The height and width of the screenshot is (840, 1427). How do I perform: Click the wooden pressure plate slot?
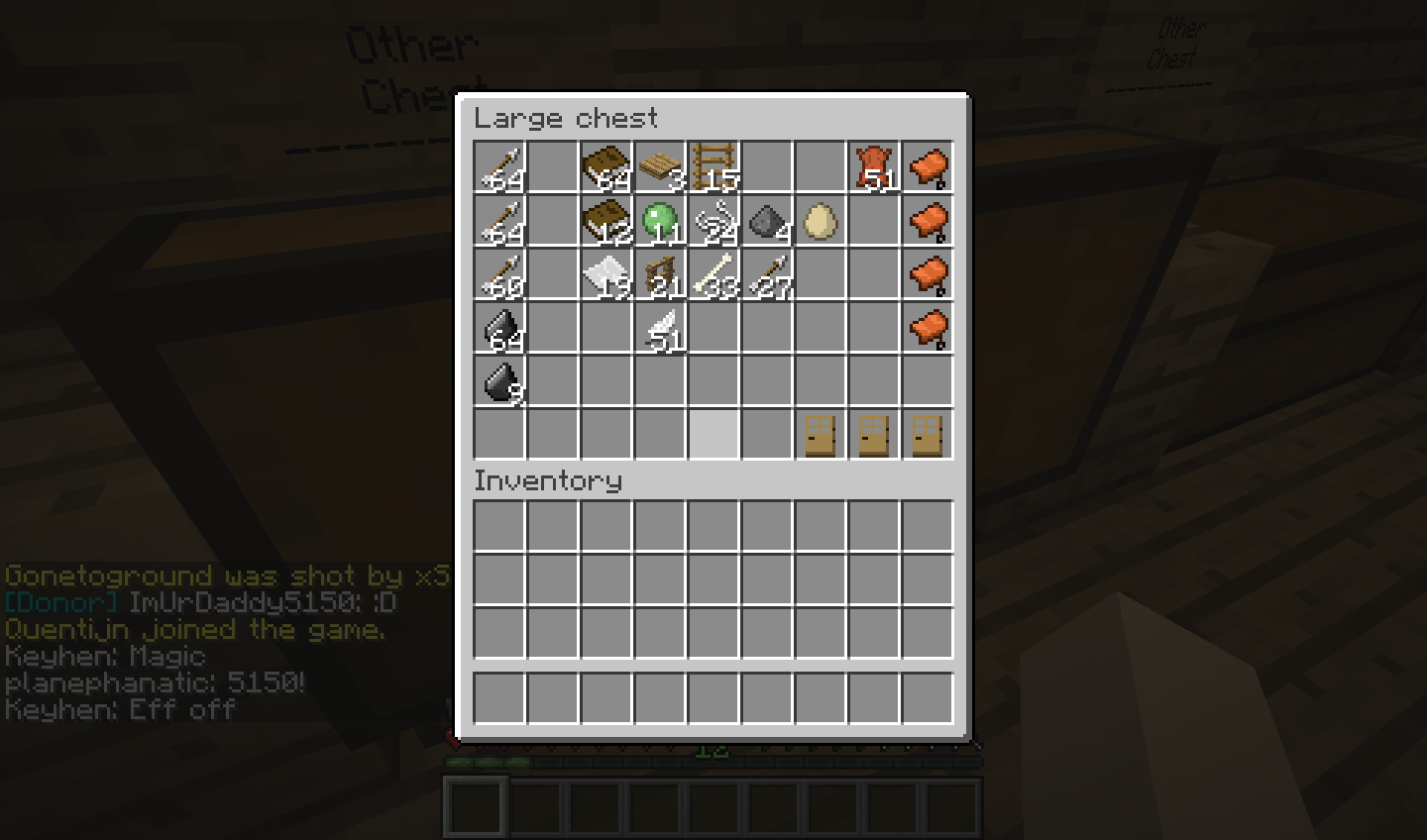point(660,167)
